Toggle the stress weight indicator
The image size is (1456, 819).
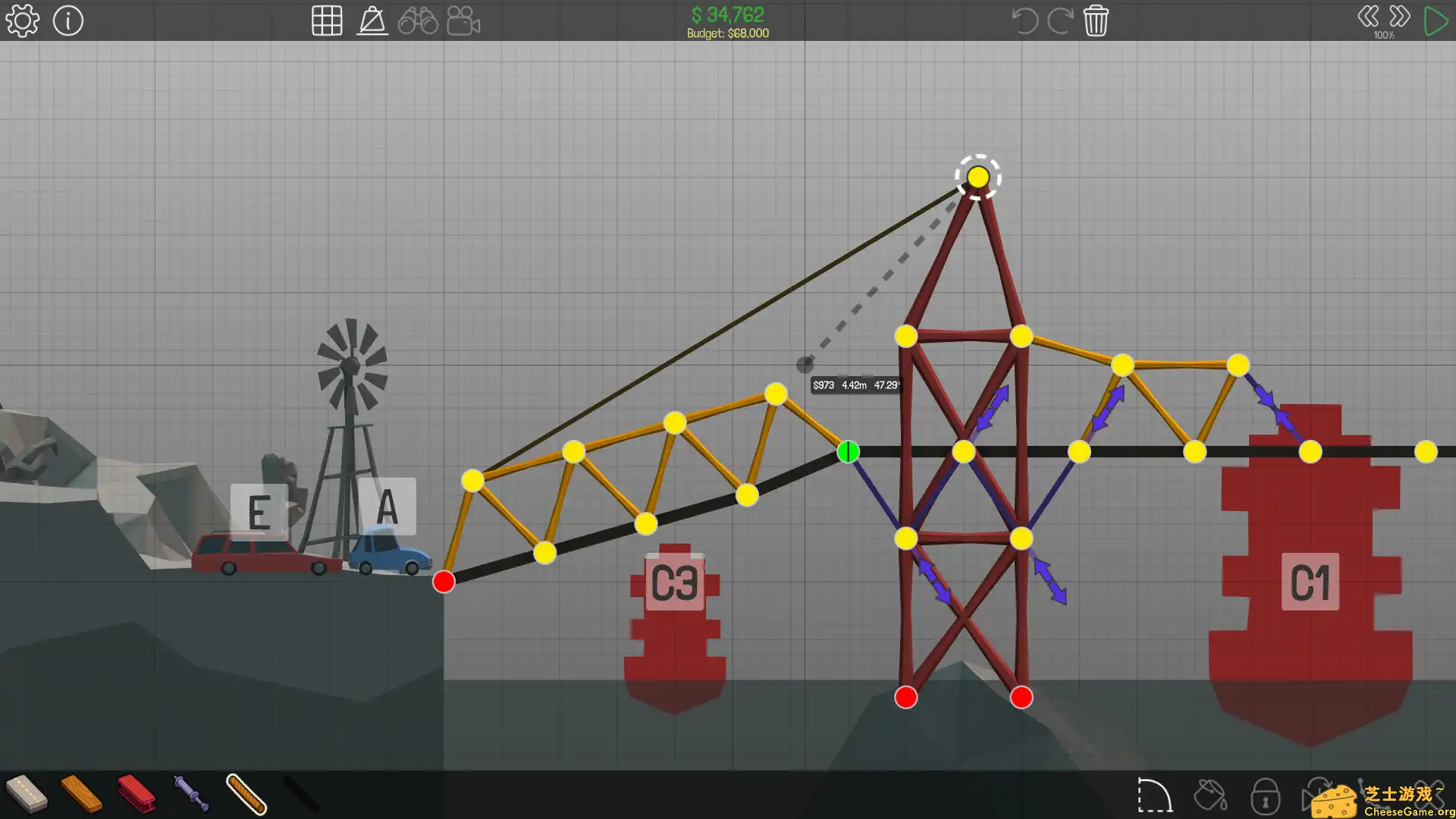[372, 20]
